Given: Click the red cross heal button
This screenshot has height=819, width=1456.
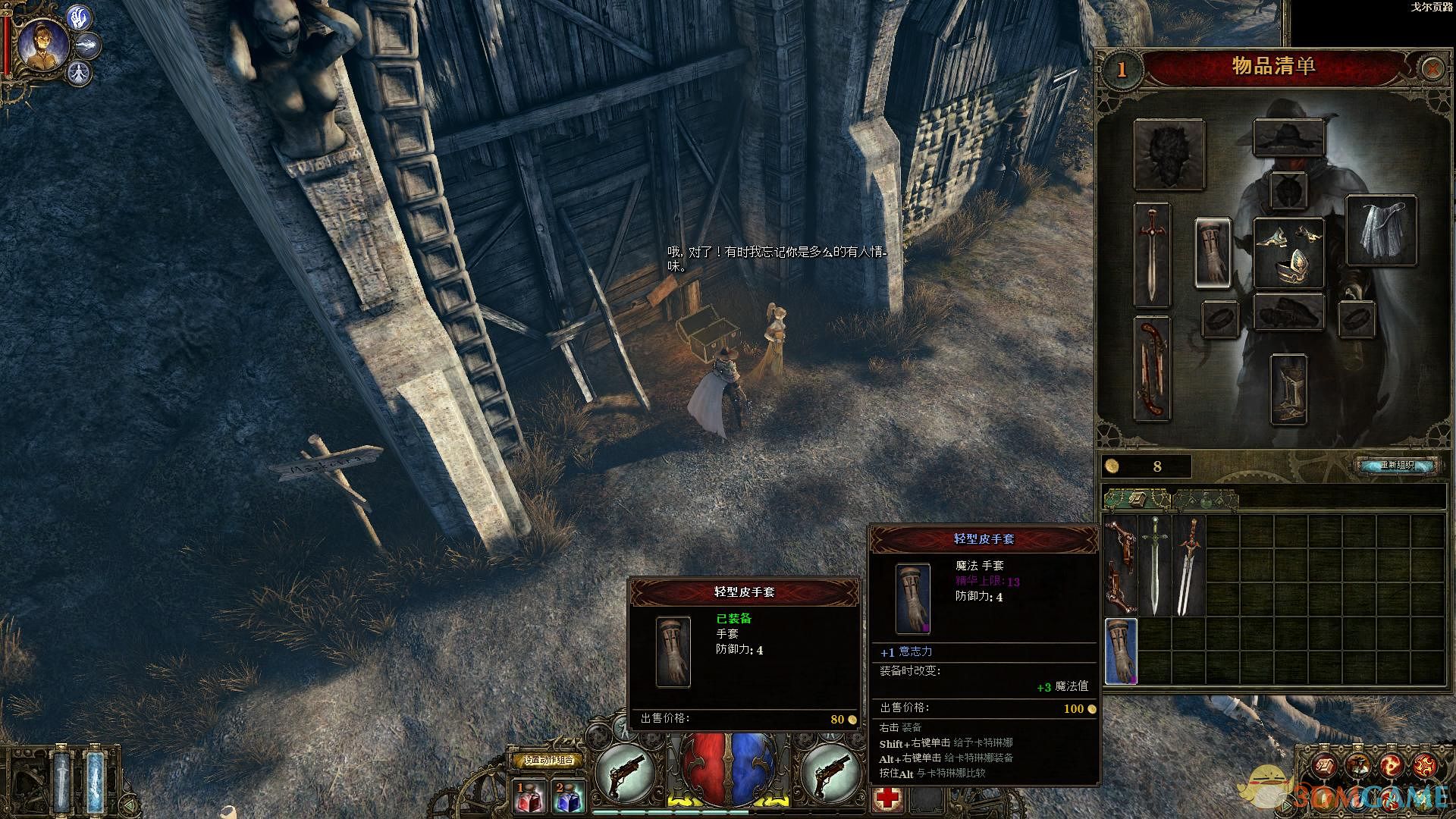Looking at the screenshot, I should click(886, 798).
